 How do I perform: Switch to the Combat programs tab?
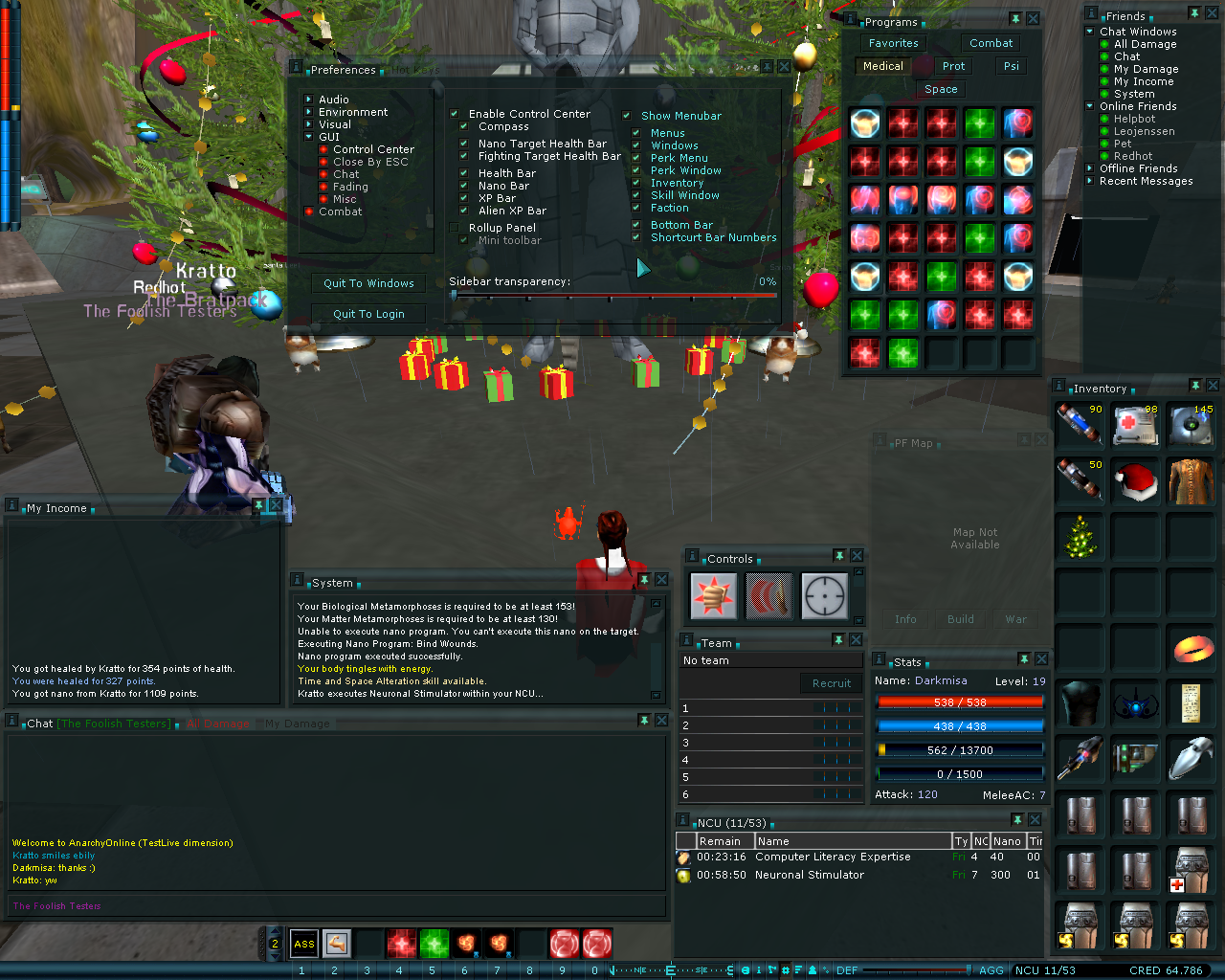(x=991, y=43)
